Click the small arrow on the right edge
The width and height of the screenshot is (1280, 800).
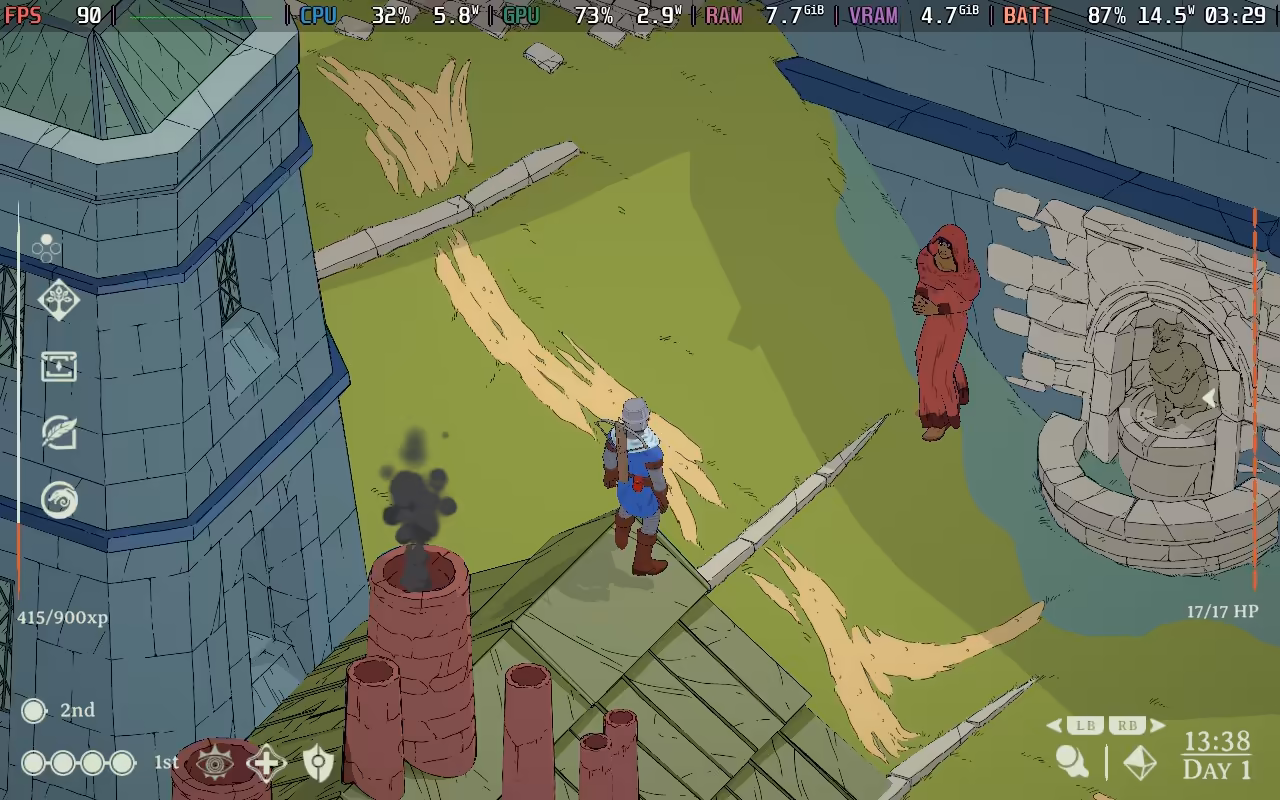click(1209, 398)
